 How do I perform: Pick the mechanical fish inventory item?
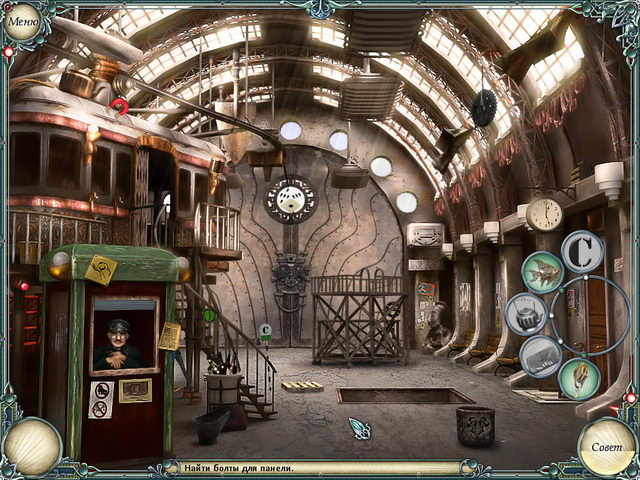coord(543,272)
